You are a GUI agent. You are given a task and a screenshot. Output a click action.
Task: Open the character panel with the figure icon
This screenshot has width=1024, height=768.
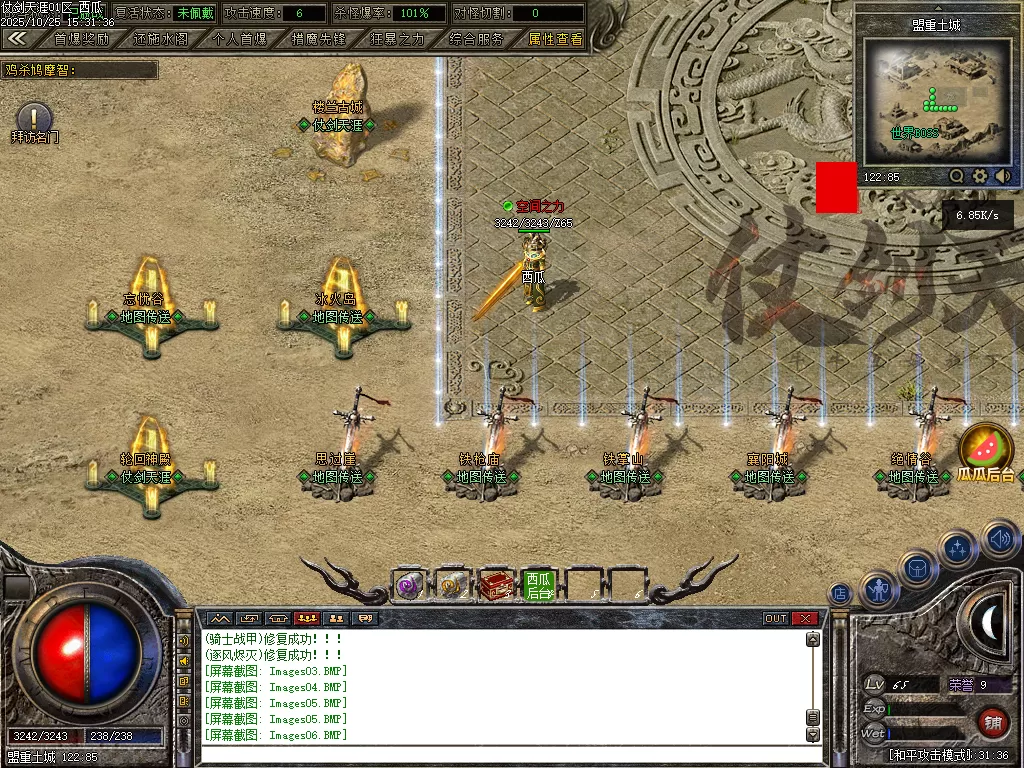coord(879,591)
